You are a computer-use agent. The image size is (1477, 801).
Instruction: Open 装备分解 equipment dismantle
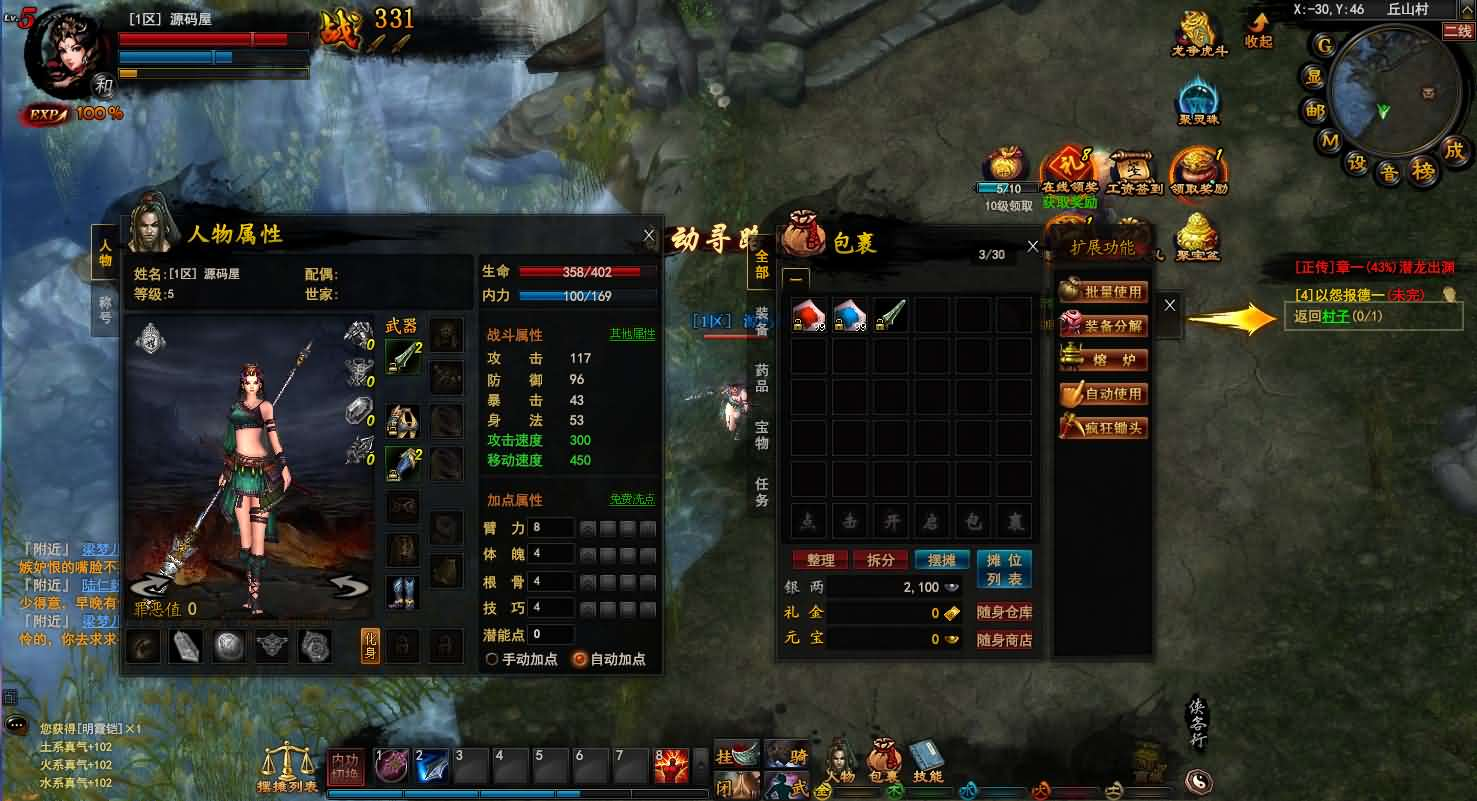[x=1103, y=326]
